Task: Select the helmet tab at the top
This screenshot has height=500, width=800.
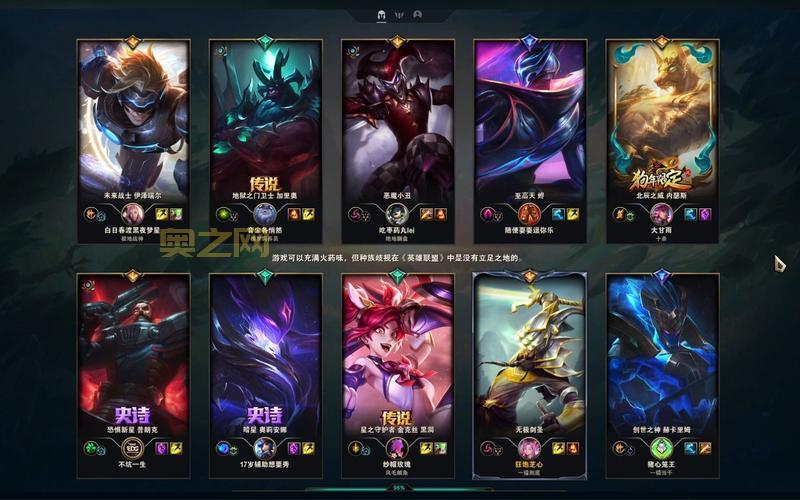Action: point(382,15)
